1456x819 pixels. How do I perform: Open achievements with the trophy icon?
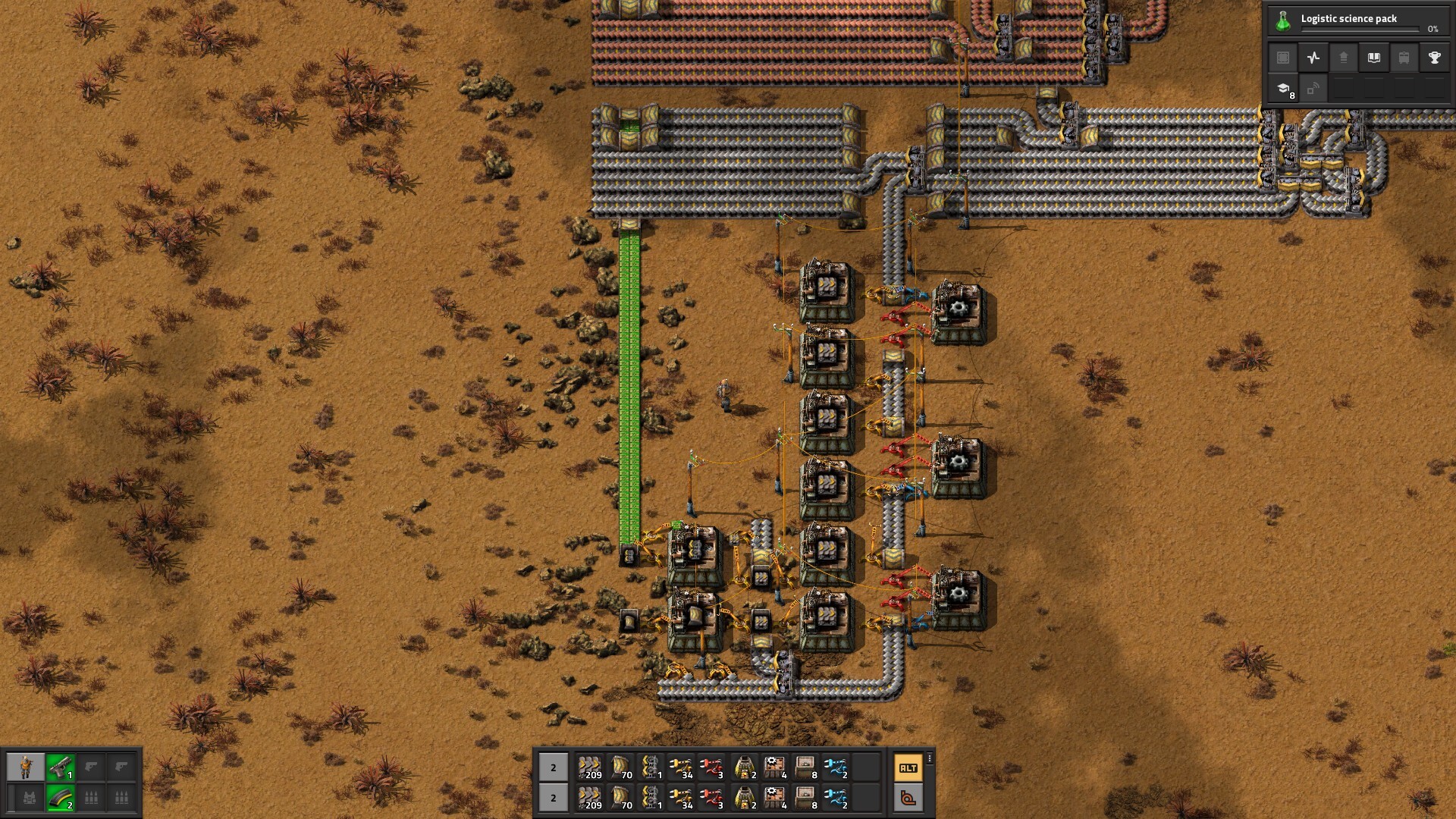point(1434,58)
